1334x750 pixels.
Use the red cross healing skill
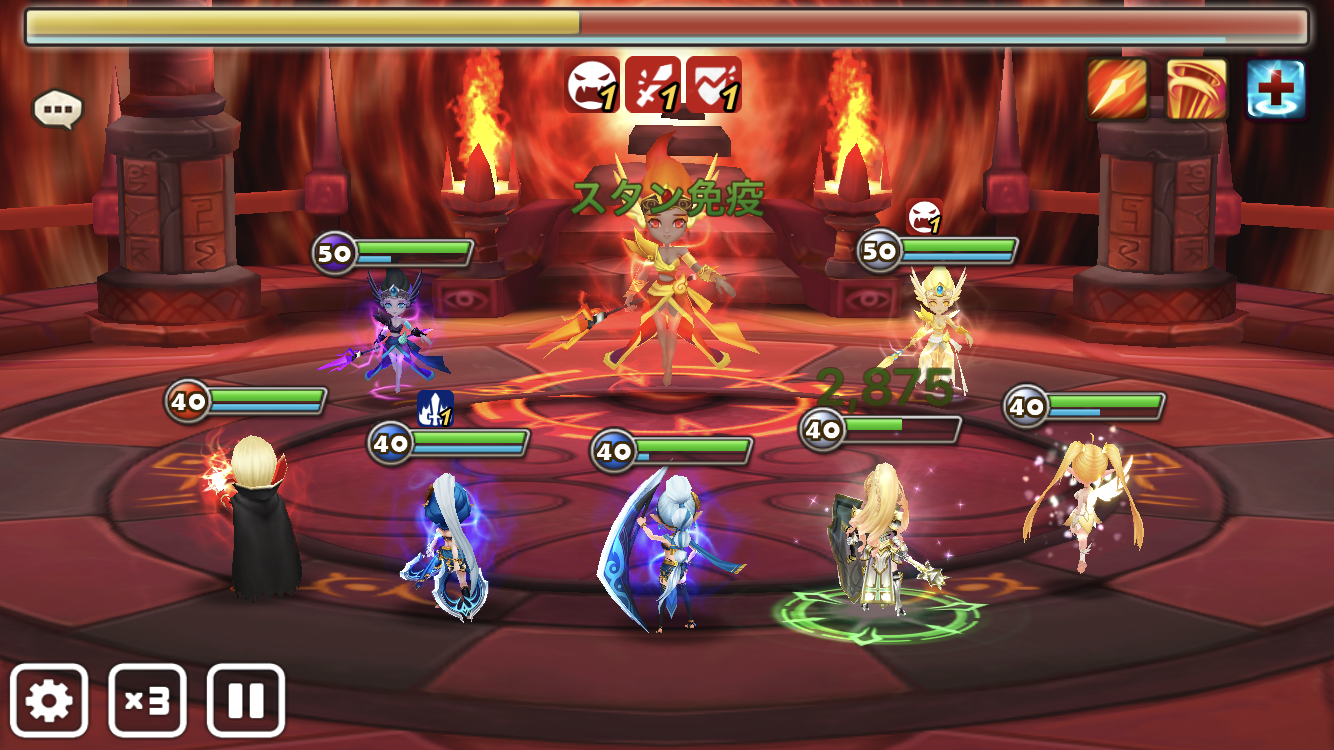click(1276, 89)
